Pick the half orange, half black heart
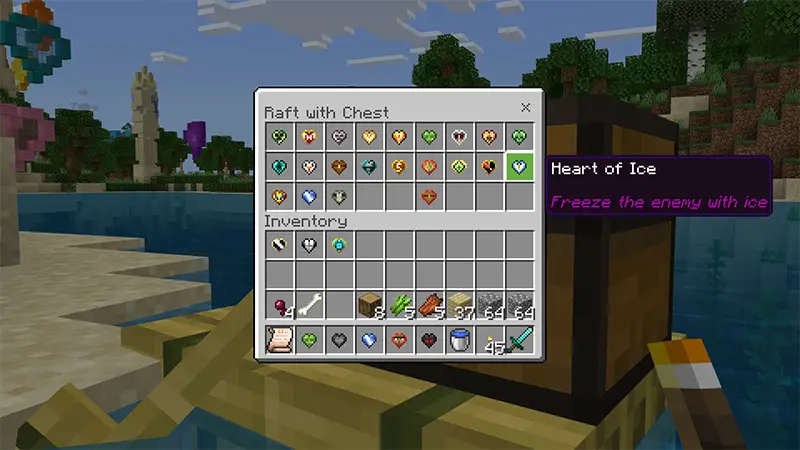The image size is (800, 450). pyautogui.click(x=489, y=167)
